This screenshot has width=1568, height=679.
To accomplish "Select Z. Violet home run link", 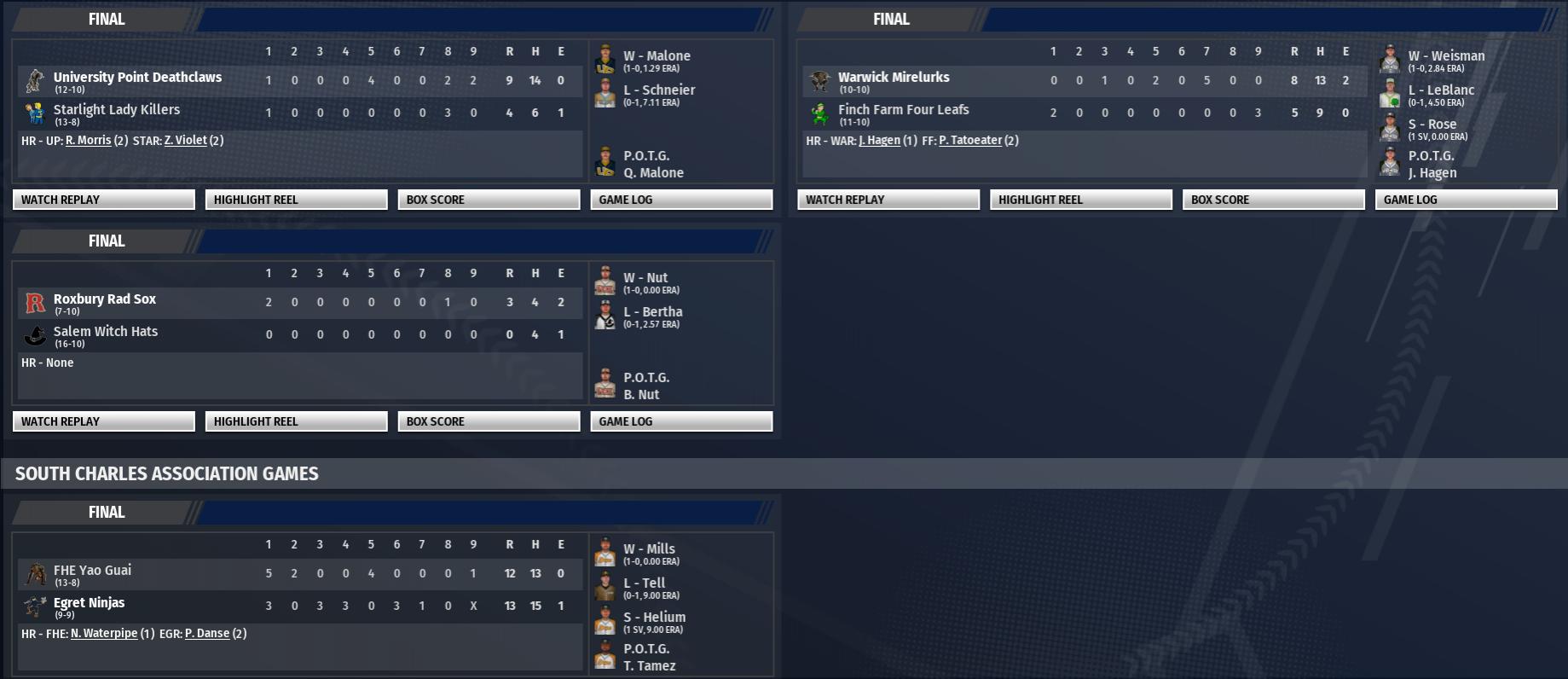I will [185, 141].
